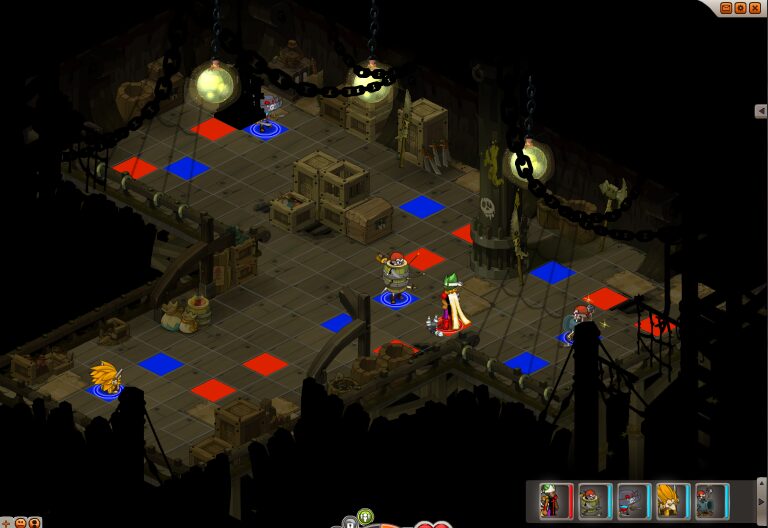Viewport: 768px width, 528px height.
Task: Open the face icon next to the smiley
Action: point(35,522)
